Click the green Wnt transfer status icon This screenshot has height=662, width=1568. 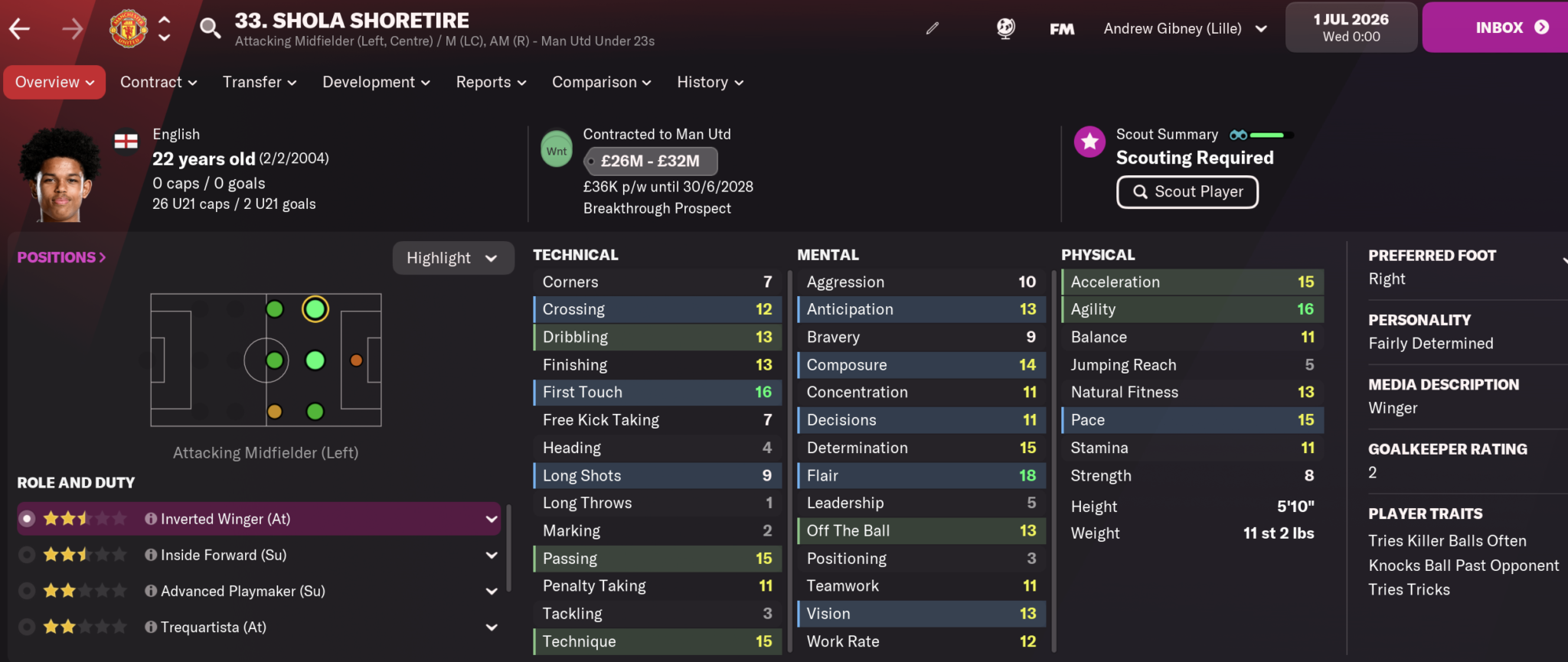557,149
